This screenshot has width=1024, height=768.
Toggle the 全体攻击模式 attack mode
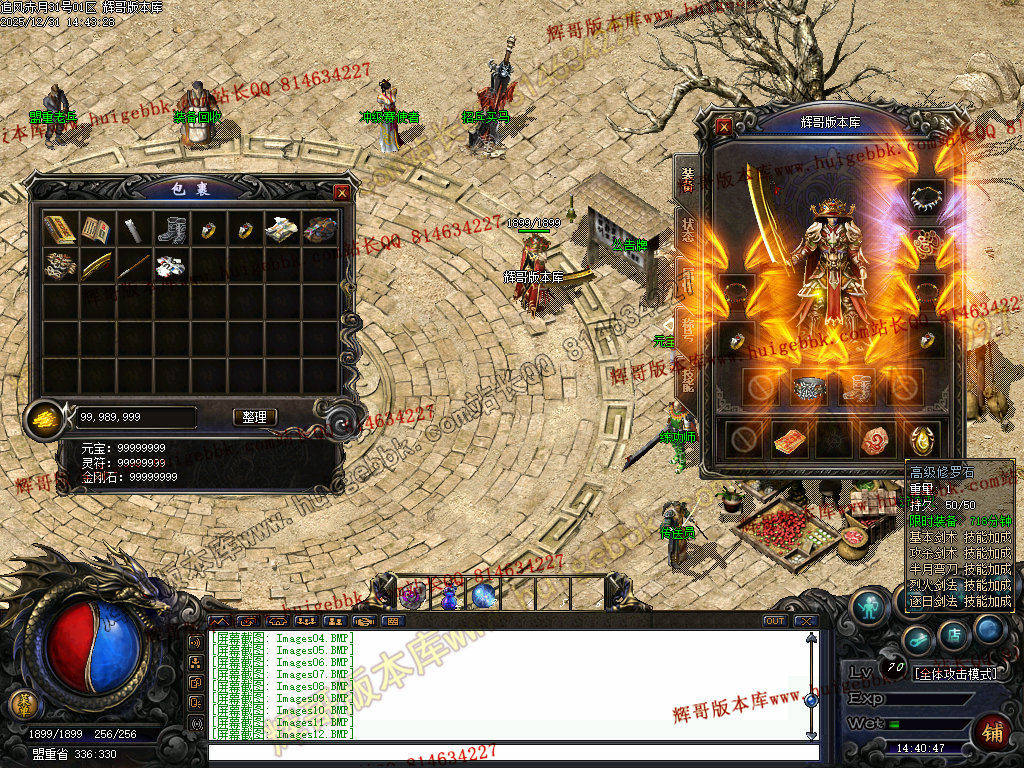956,674
